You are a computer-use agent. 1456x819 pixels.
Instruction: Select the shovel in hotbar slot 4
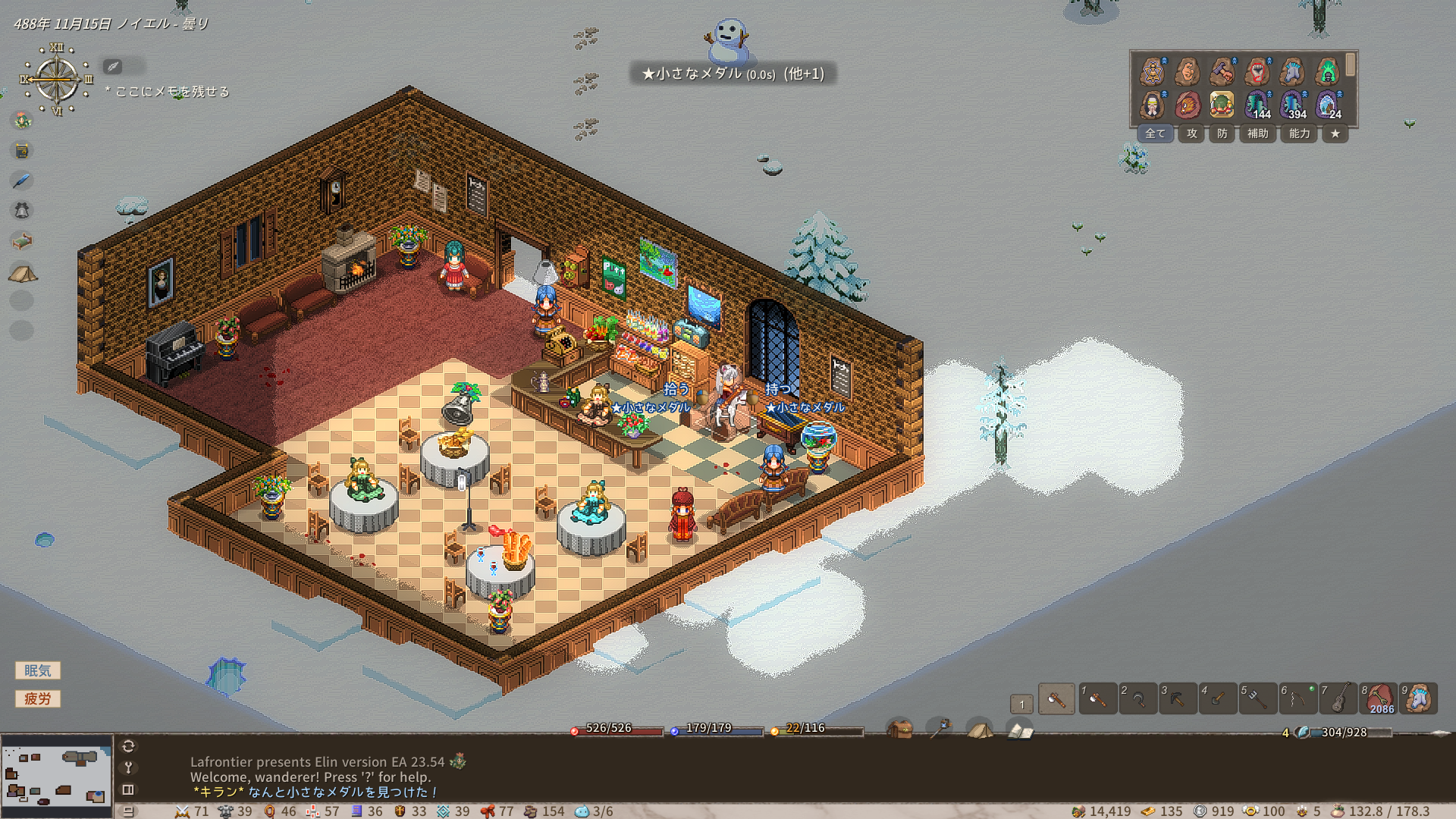[1218, 698]
